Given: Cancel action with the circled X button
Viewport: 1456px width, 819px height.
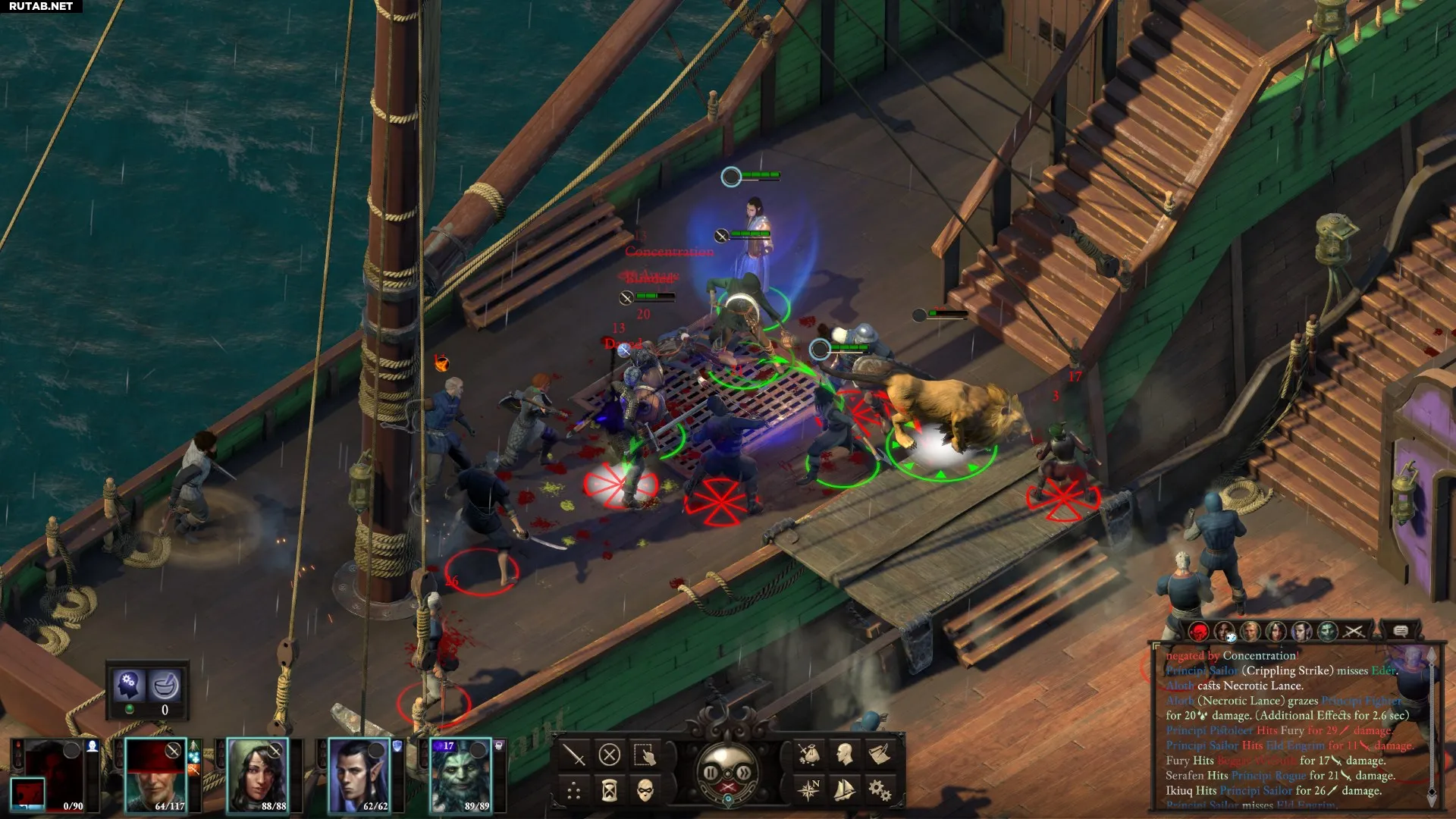Looking at the screenshot, I should [x=610, y=755].
